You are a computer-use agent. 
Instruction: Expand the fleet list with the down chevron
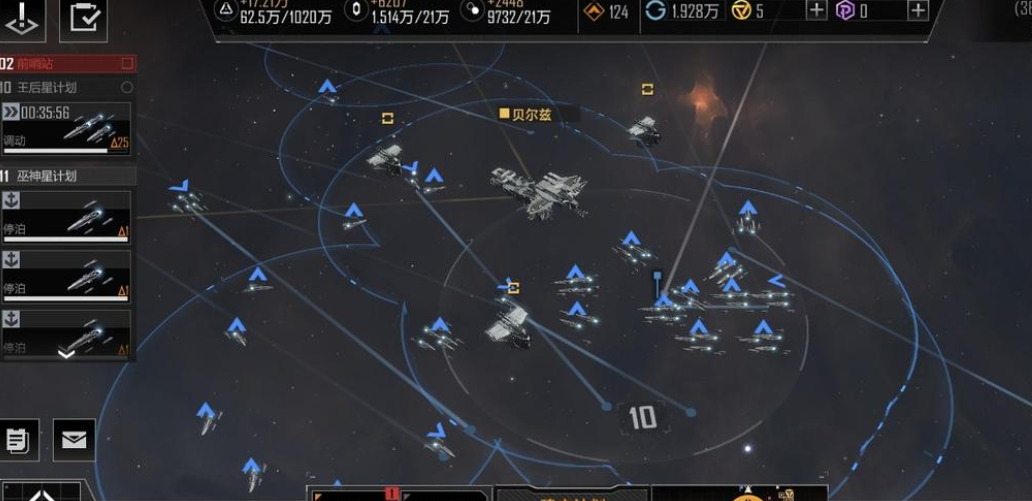(66, 353)
